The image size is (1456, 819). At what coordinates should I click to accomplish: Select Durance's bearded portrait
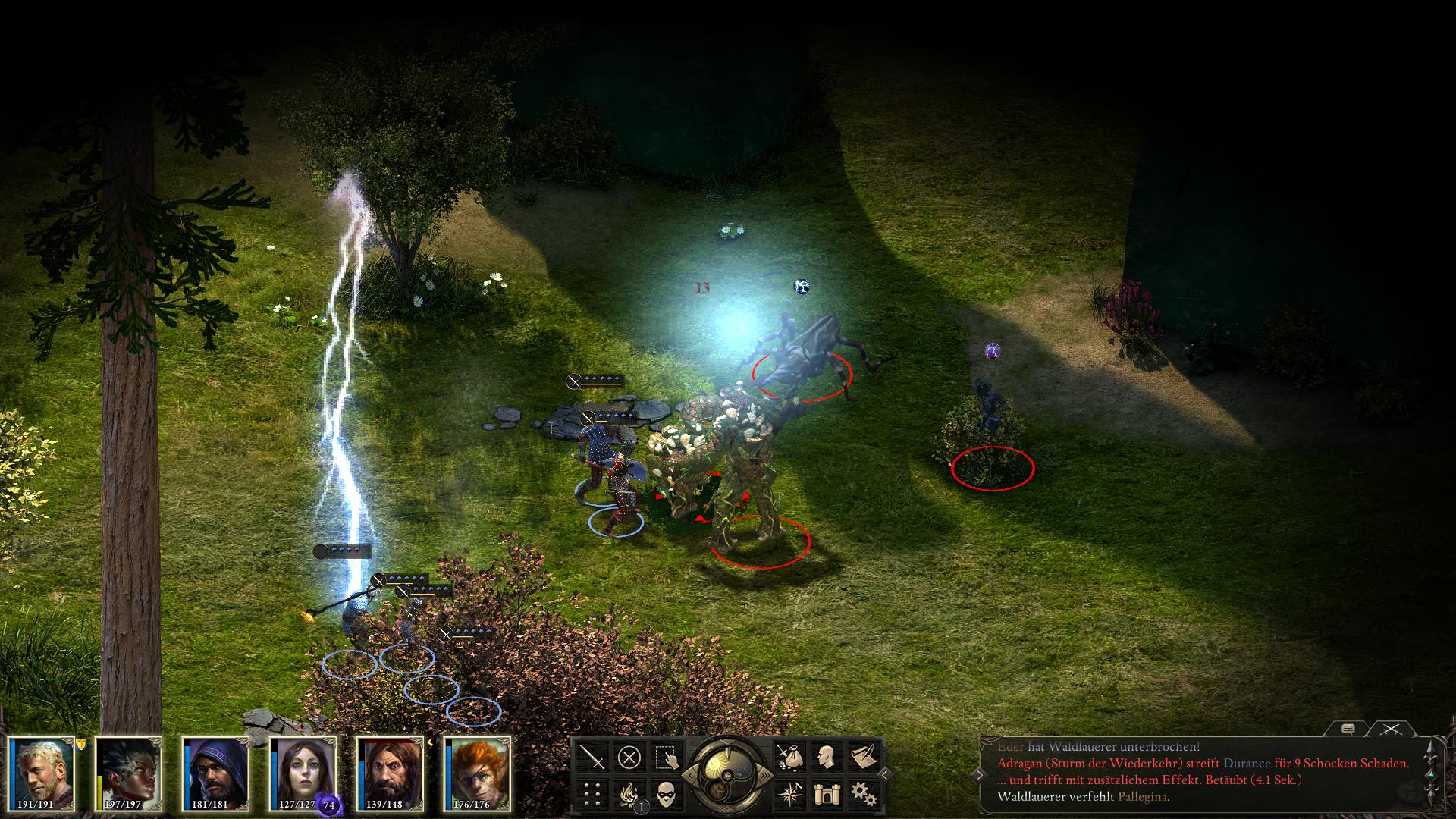pyautogui.click(x=391, y=773)
